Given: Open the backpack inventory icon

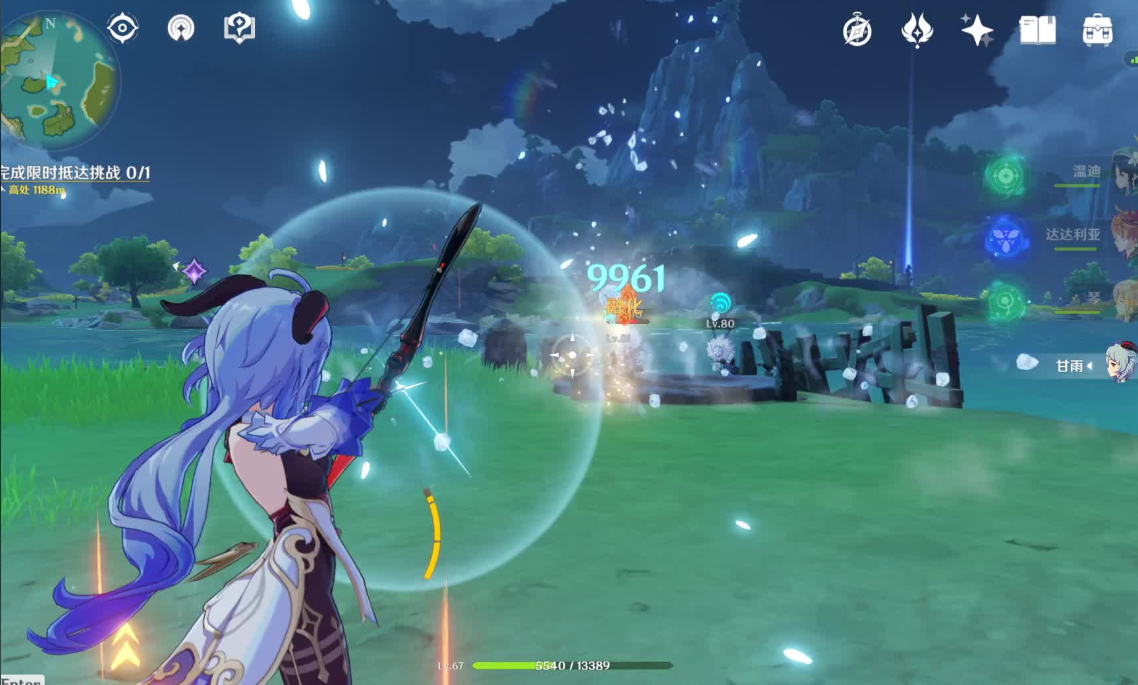Looking at the screenshot, I should [x=1098, y=31].
